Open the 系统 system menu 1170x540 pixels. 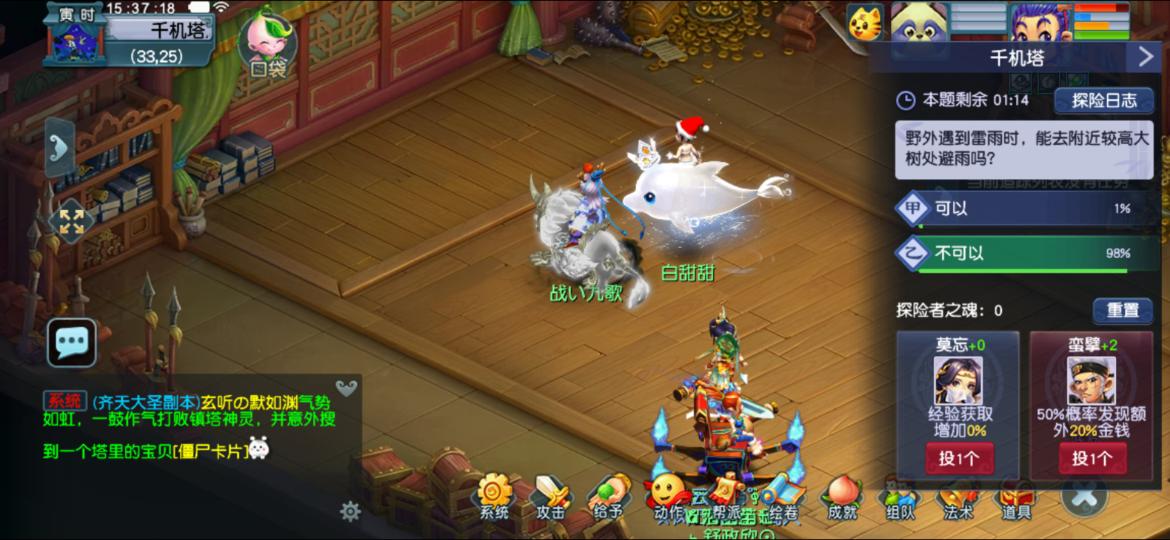[x=494, y=497]
